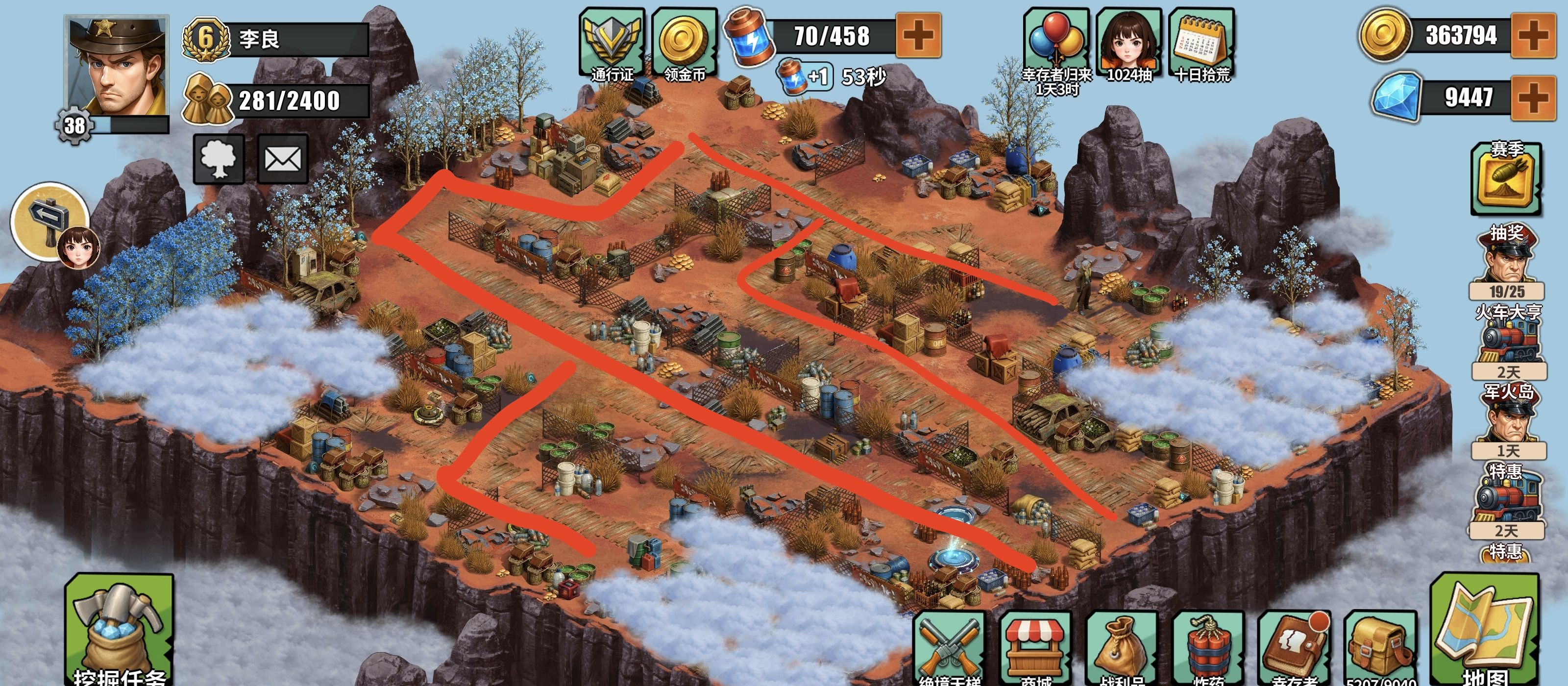
Task: Open the 地图 map button
Action: (1485, 630)
